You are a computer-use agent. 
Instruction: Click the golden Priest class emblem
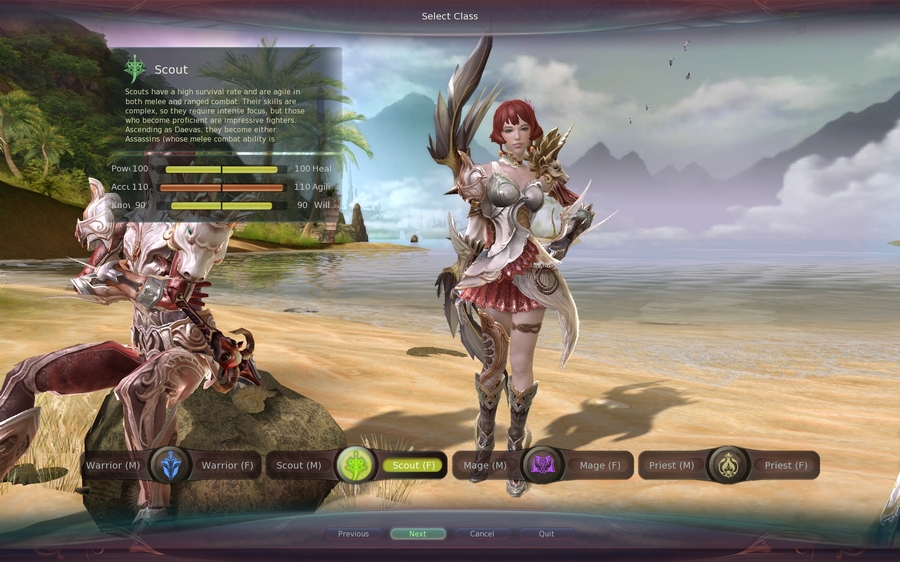728,465
